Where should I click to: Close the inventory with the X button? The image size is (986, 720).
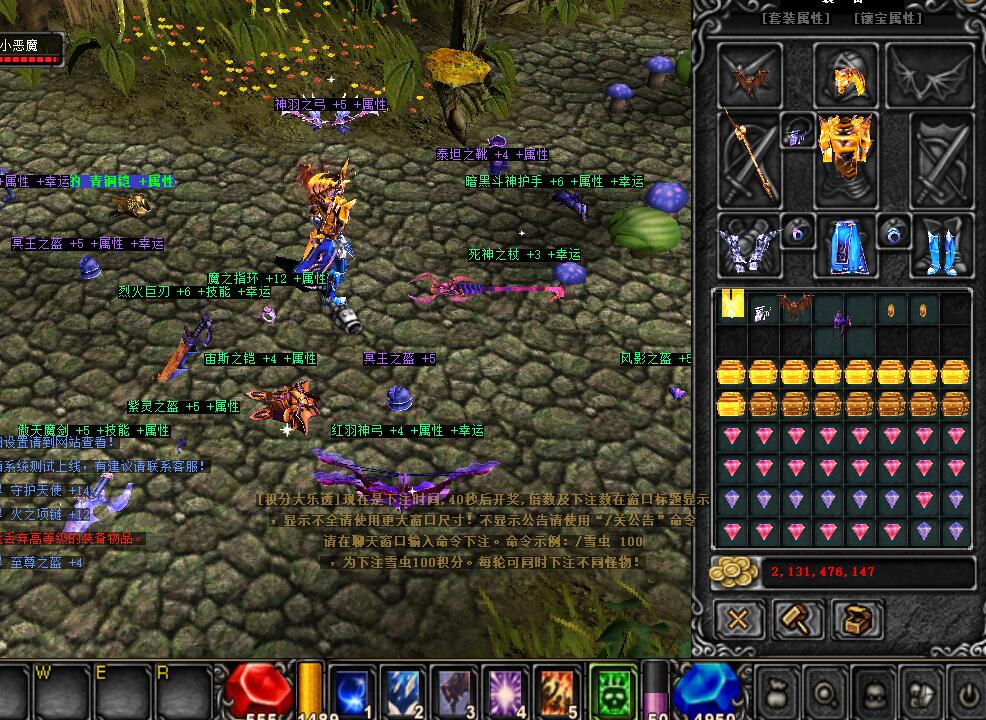pos(738,619)
